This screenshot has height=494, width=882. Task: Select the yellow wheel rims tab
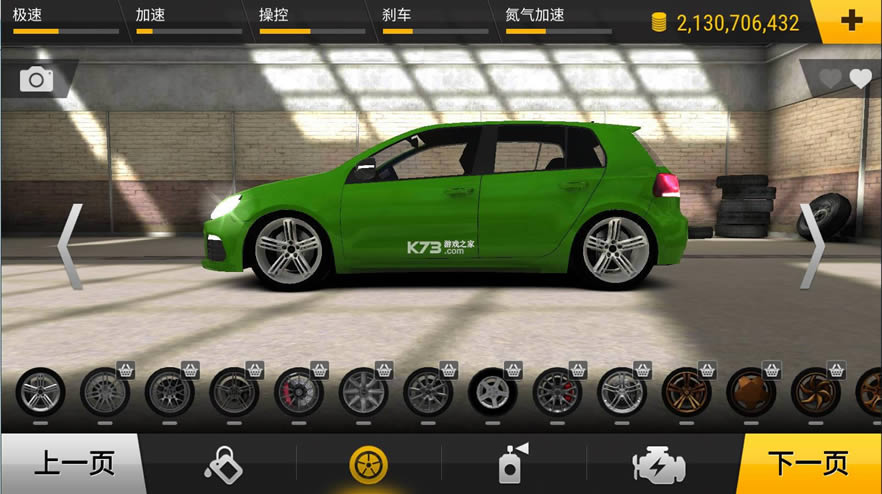tap(369, 465)
